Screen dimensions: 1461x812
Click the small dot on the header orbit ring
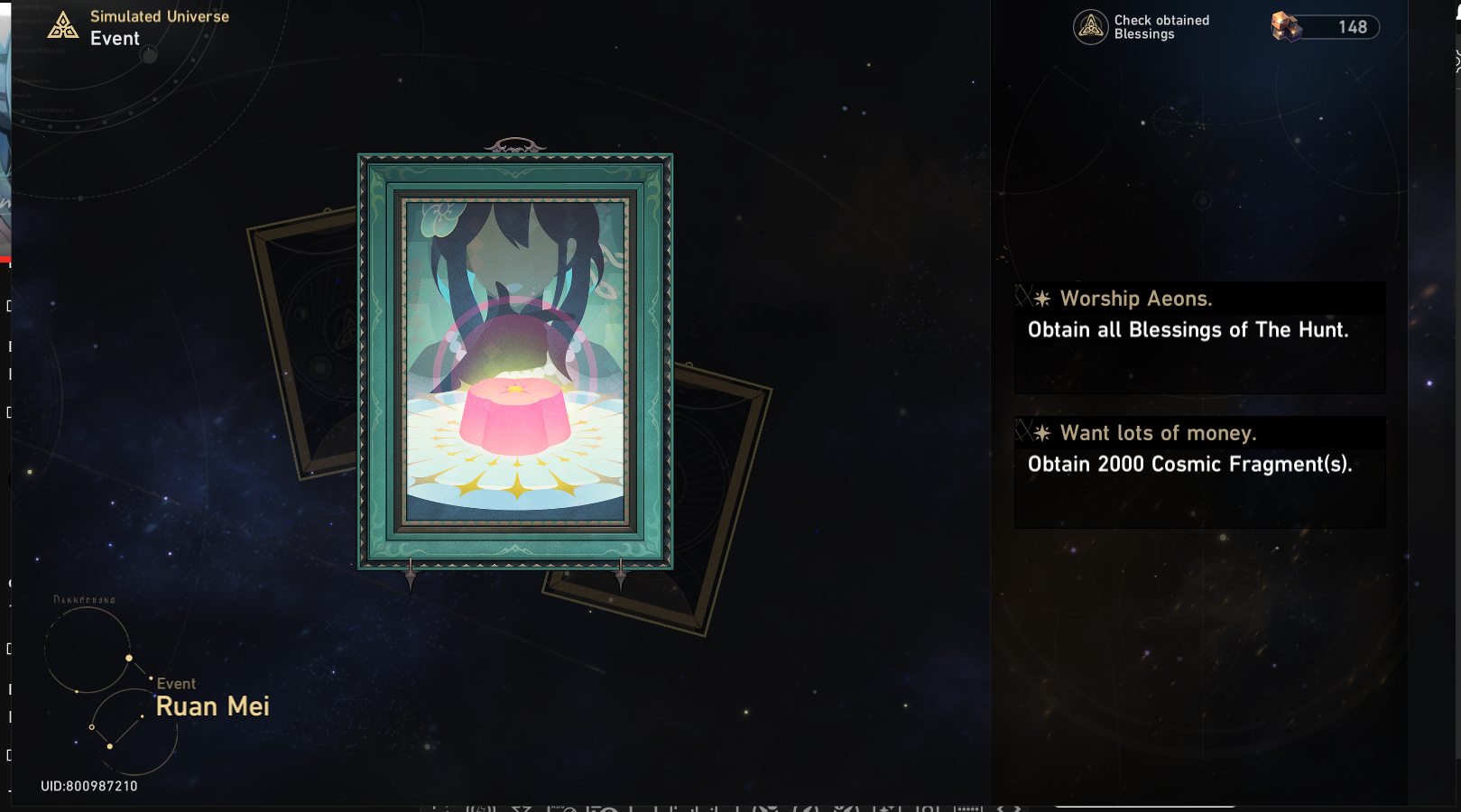[148, 54]
